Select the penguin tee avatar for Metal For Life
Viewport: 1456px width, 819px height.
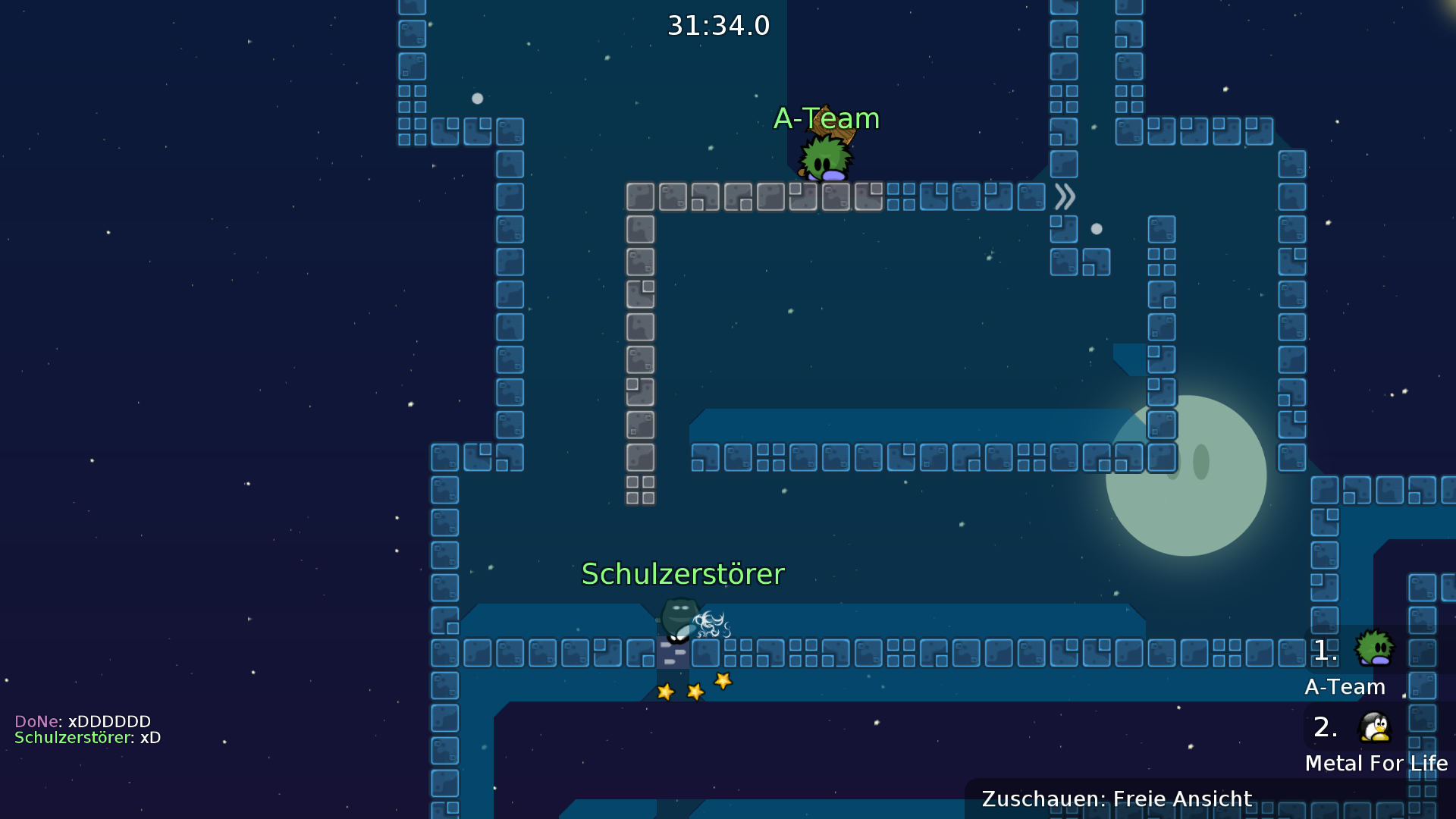pos(1376,727)
